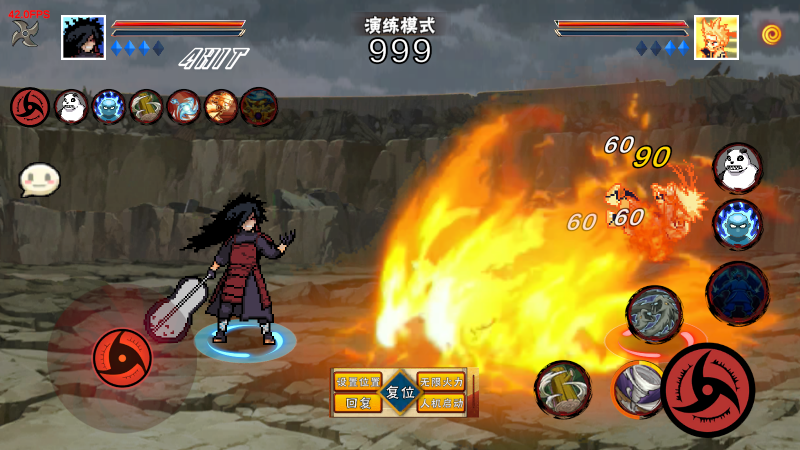
Task: Hit the blue 复位 reset diamond
Action: [x=400, y=393]
